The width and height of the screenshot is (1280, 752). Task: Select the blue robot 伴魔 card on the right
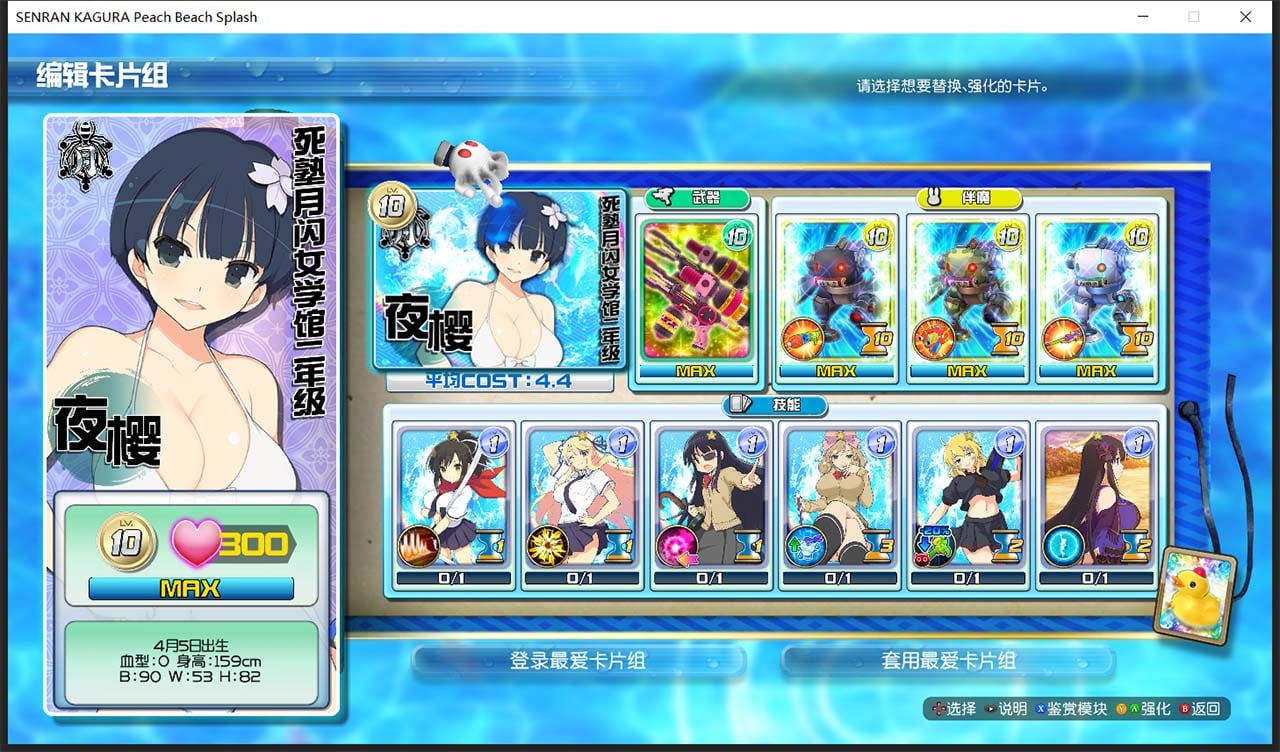click(x=1097, y=290)
